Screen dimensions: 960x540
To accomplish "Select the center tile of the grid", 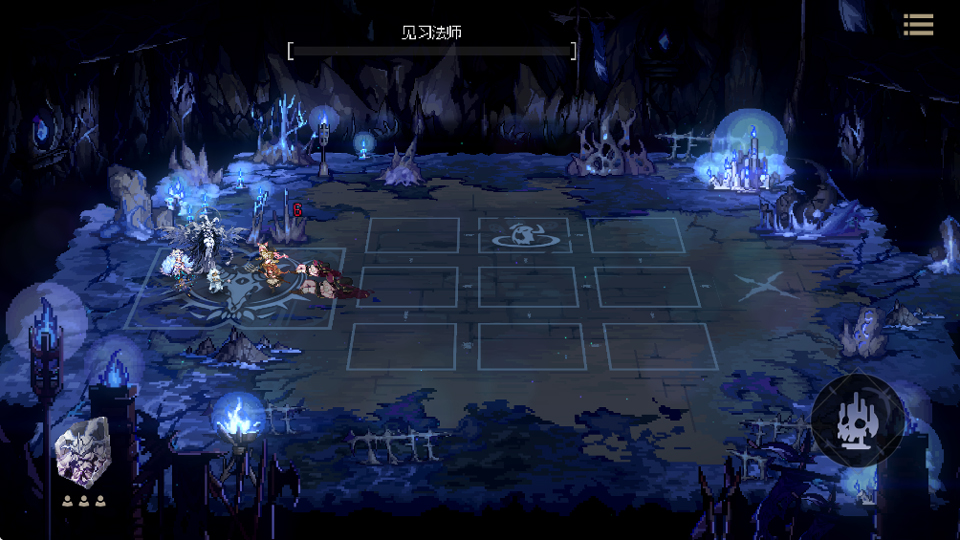I will 527,287.
